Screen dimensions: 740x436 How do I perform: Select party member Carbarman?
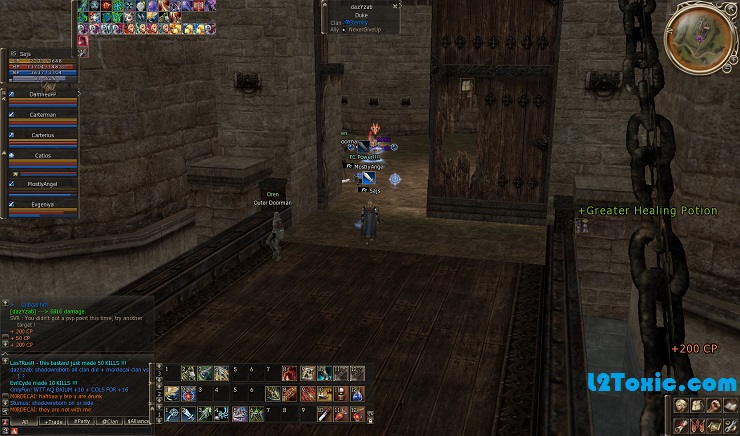43,115
